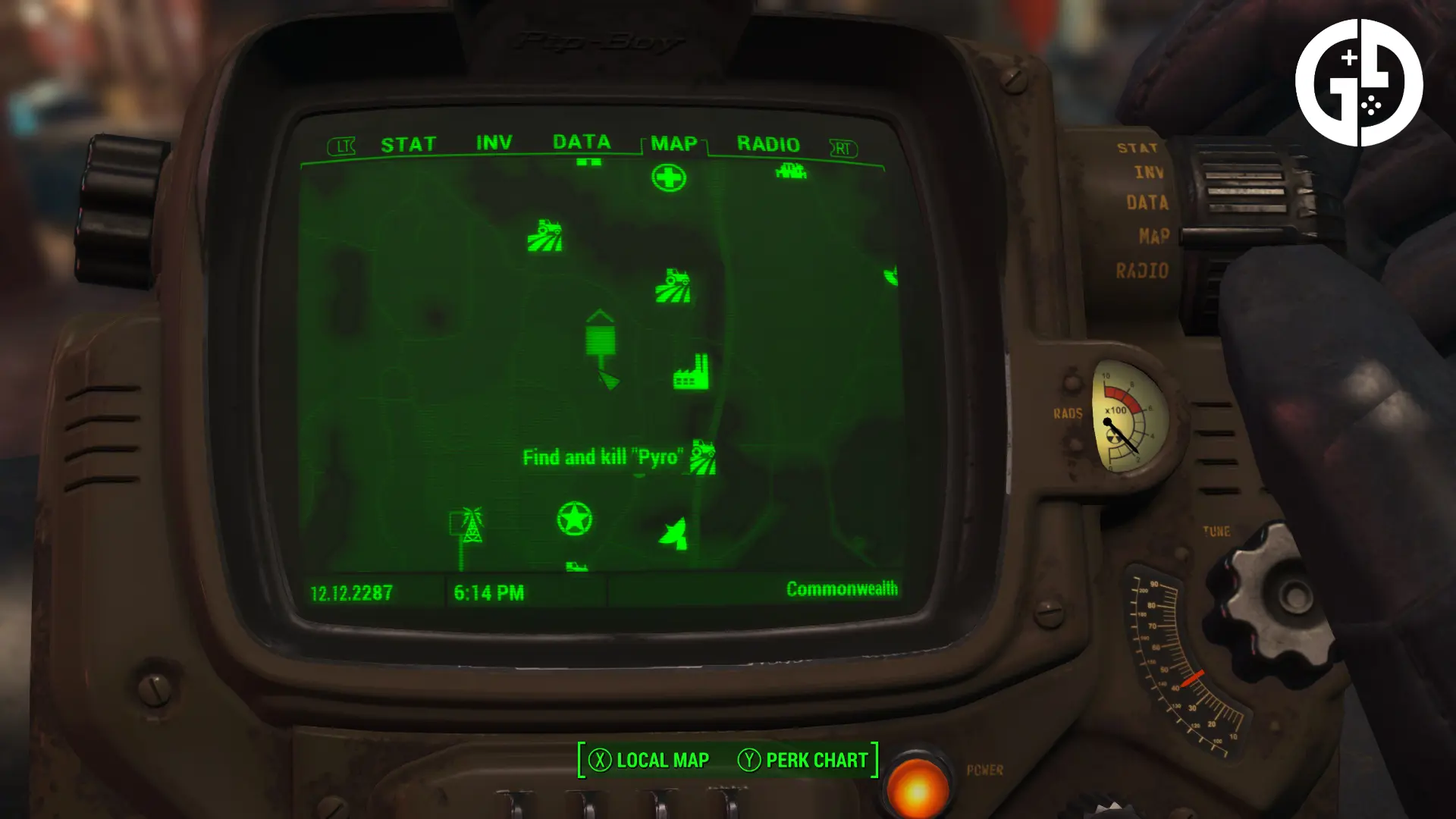Open the Local Map view
The width and height of the screenshot is (1456, 819).
662,760
